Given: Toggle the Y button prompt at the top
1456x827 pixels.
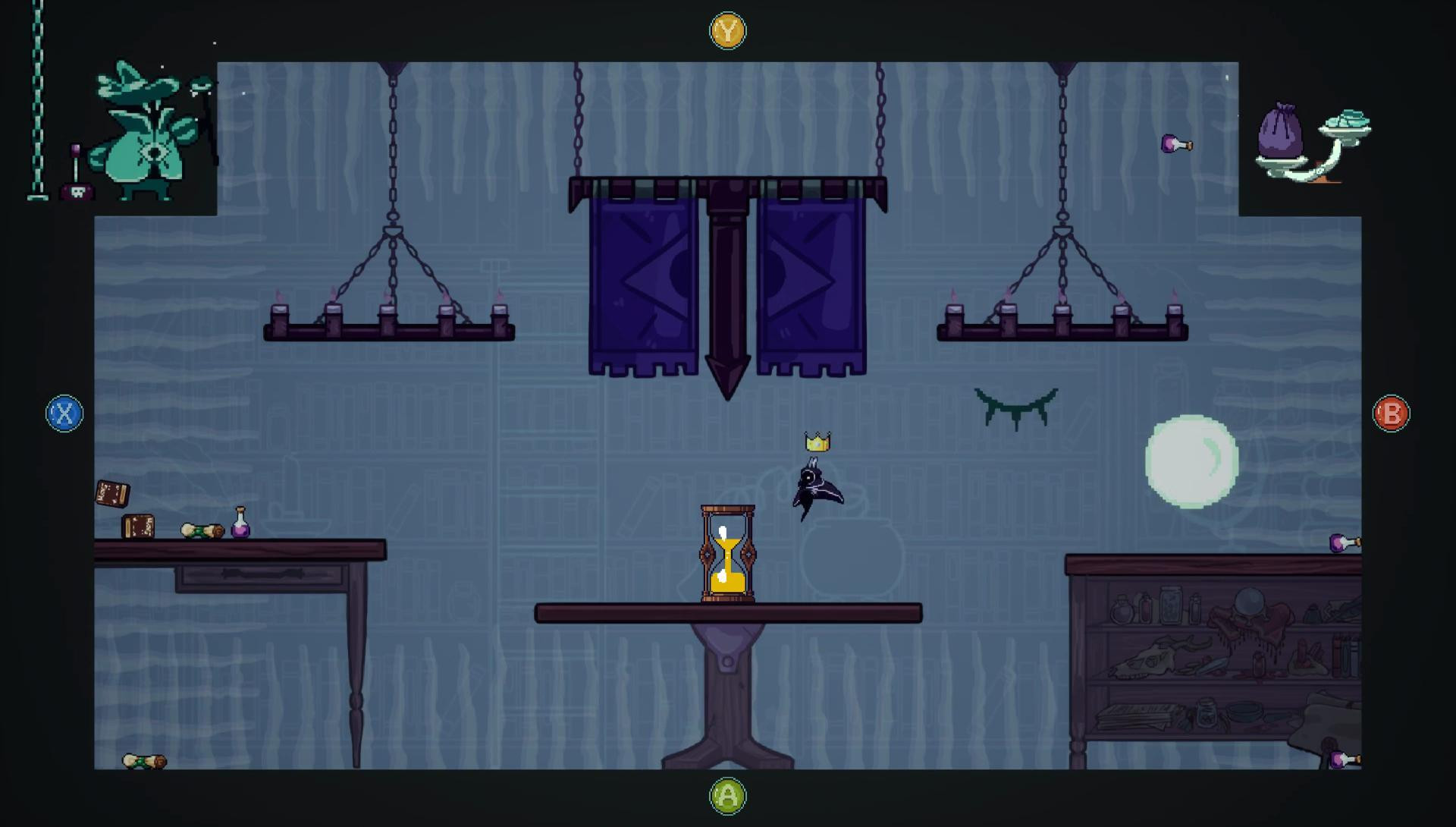Looking at the screenshot, I should coord(727,31).
